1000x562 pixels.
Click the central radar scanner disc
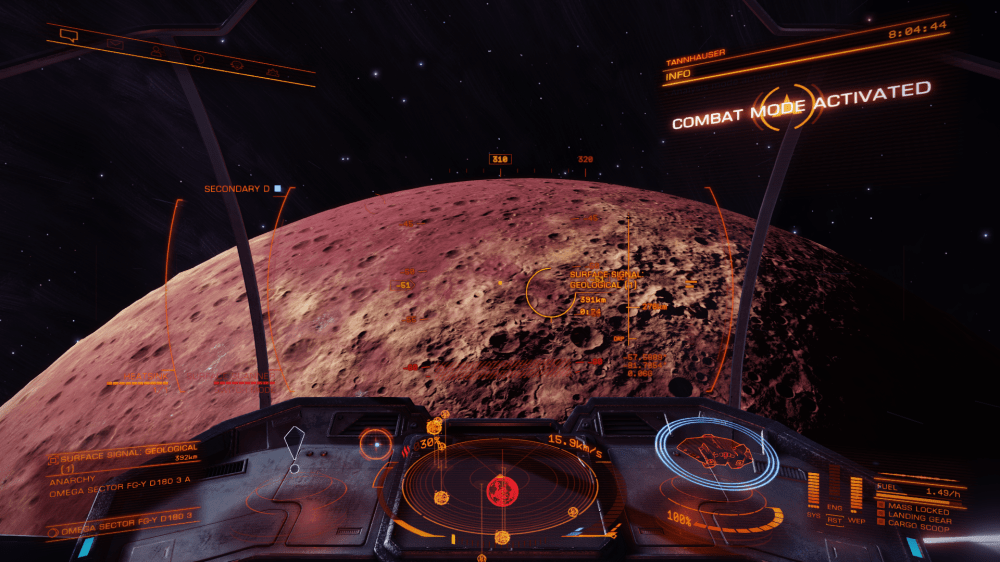click(x=500, y=489)
